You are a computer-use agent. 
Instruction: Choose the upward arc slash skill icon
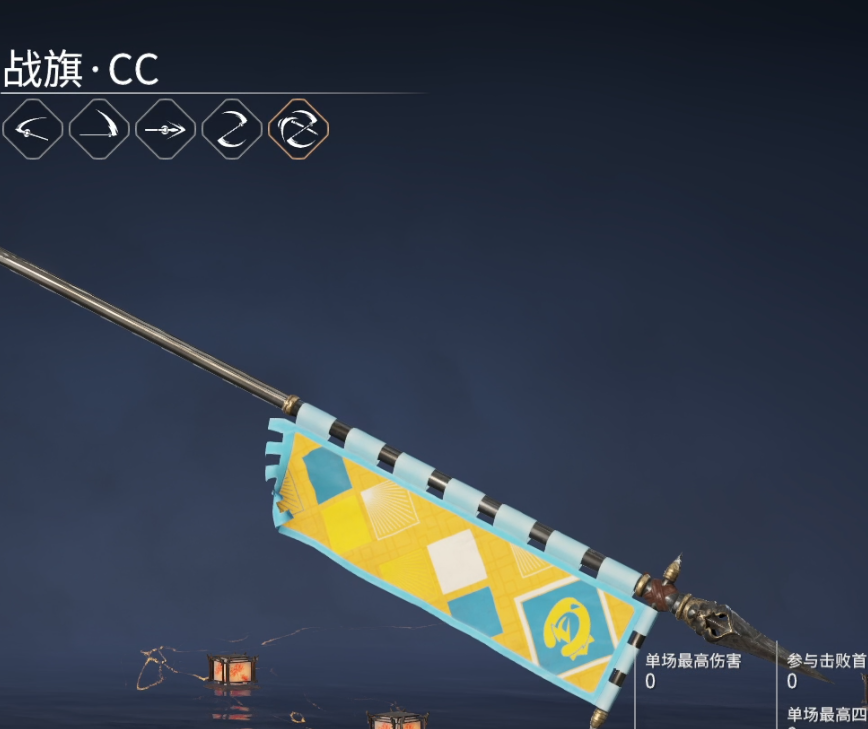coord(99,129)
